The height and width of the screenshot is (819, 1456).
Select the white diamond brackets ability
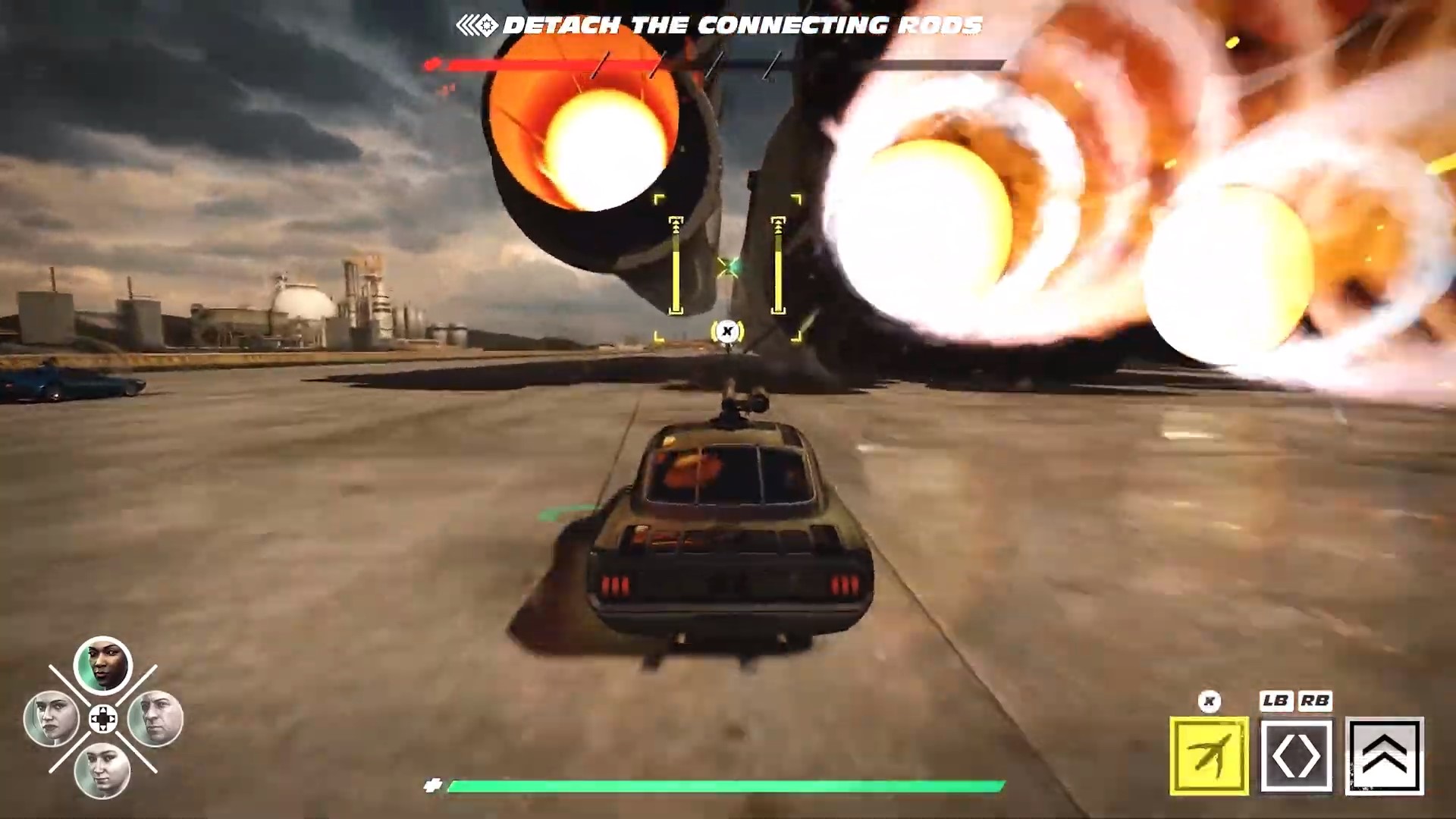coord(1296,755)
